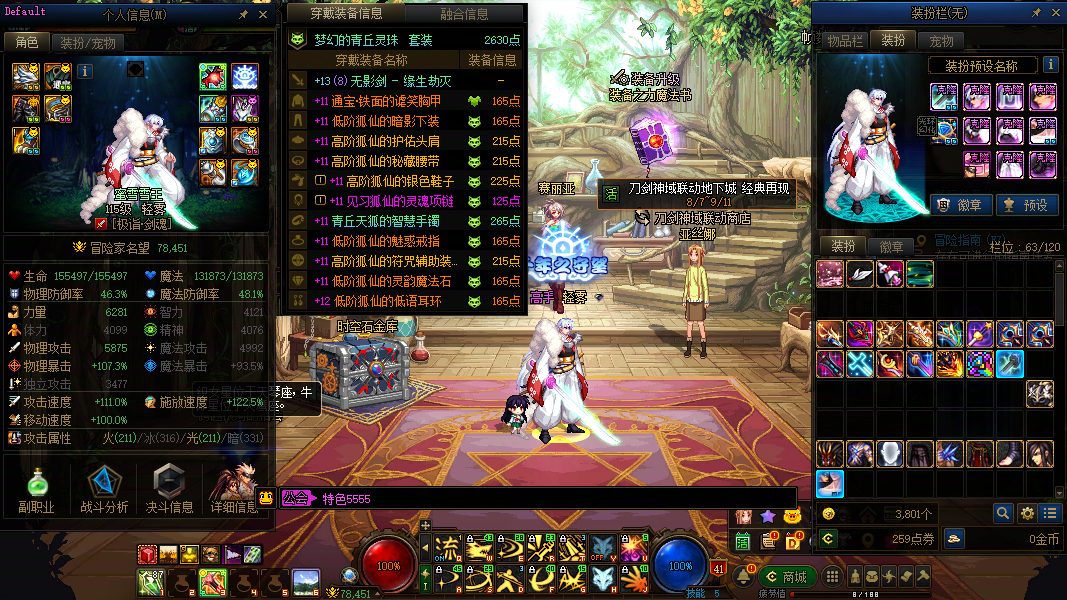Switch to the 装扮/宠物 tab
The width and height of the screenshot is (1067, 600).
(x=87, y=42)
